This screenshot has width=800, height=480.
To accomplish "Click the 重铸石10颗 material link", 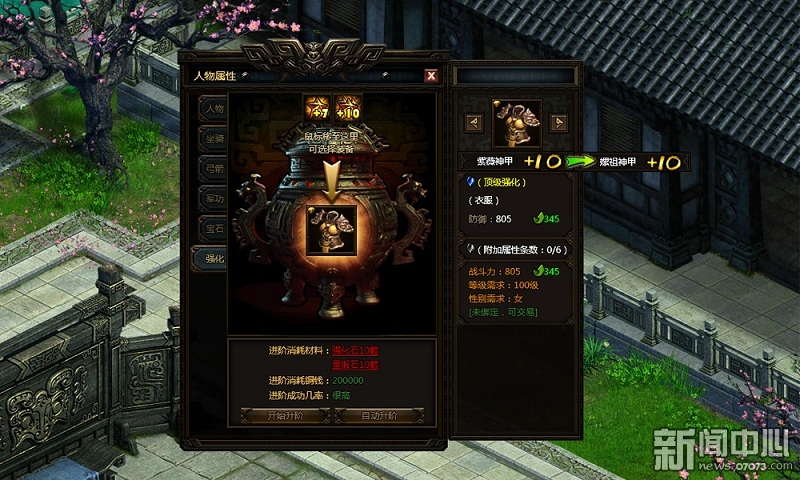I will [357, 365].
